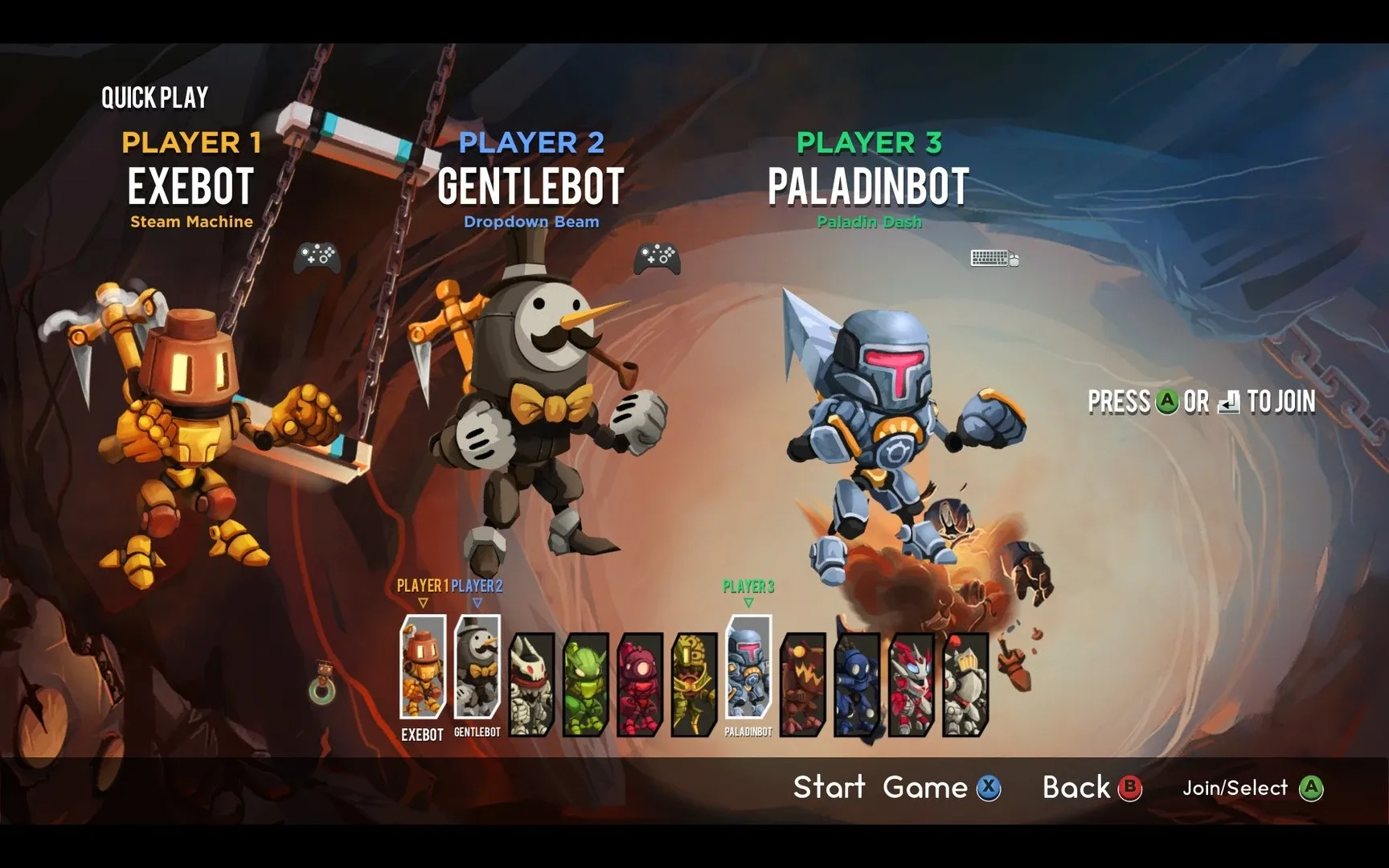Click Back
The width and height of the screenshot is (1389, 868).
pyautogui.click(x=1077, y=788)
